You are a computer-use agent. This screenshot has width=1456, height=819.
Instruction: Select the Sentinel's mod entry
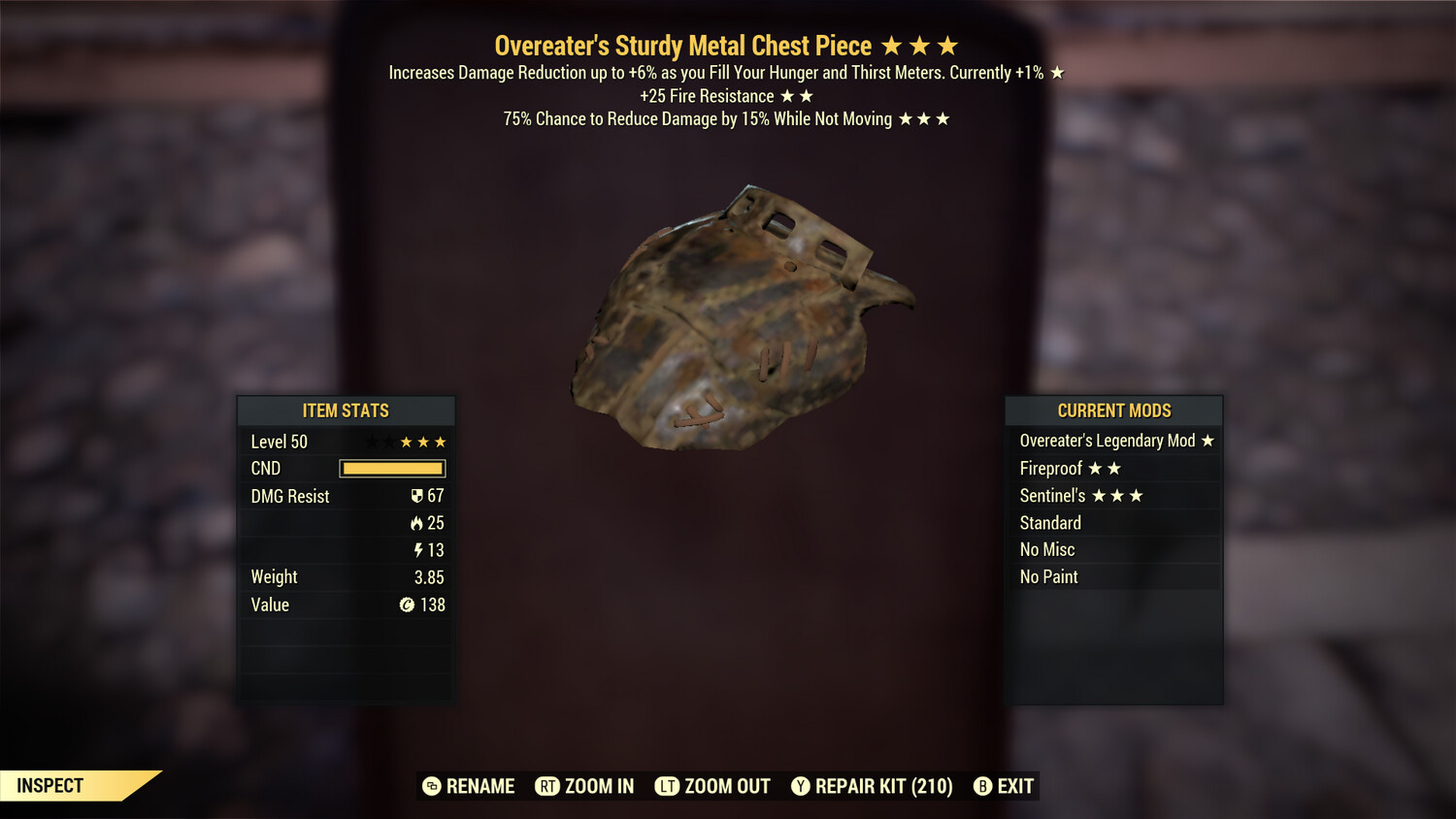(x=1114, y=496)
